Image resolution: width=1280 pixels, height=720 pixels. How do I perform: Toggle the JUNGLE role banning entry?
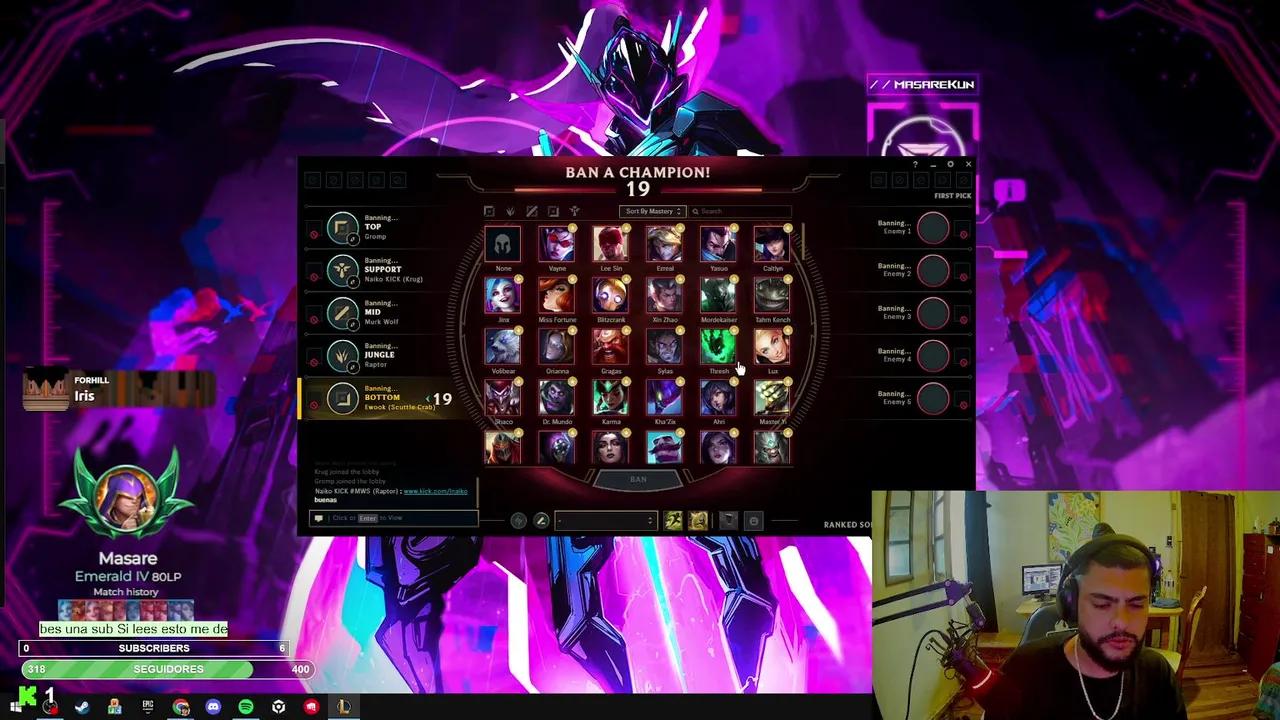343,355
